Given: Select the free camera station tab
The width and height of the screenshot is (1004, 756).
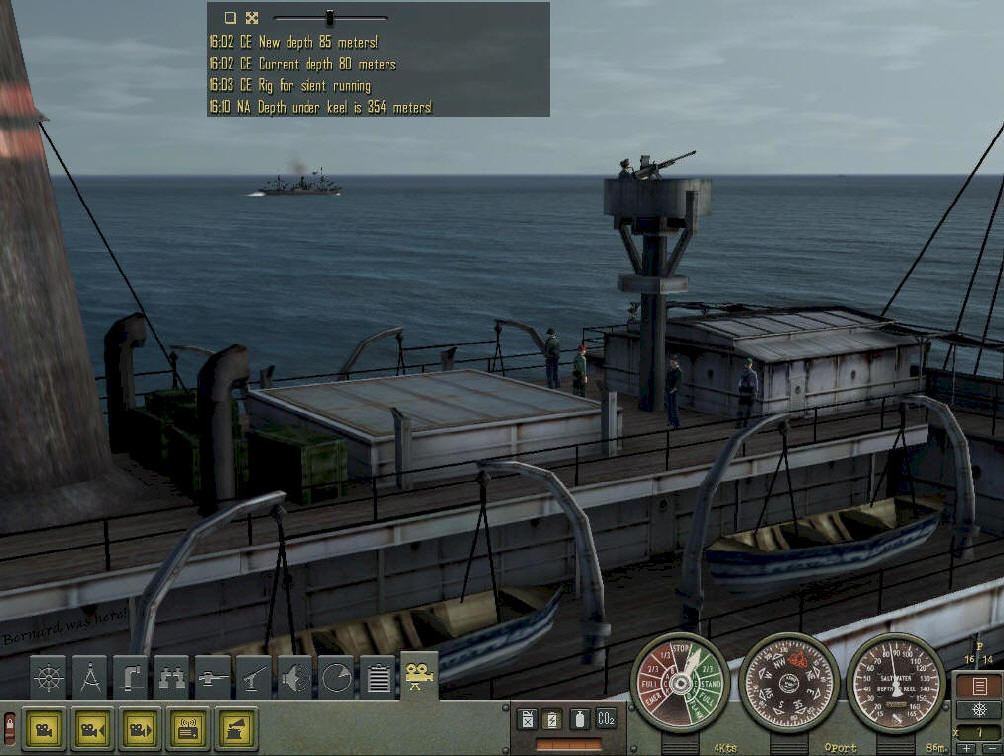Looking at the screenshot, I should (419, 676).
